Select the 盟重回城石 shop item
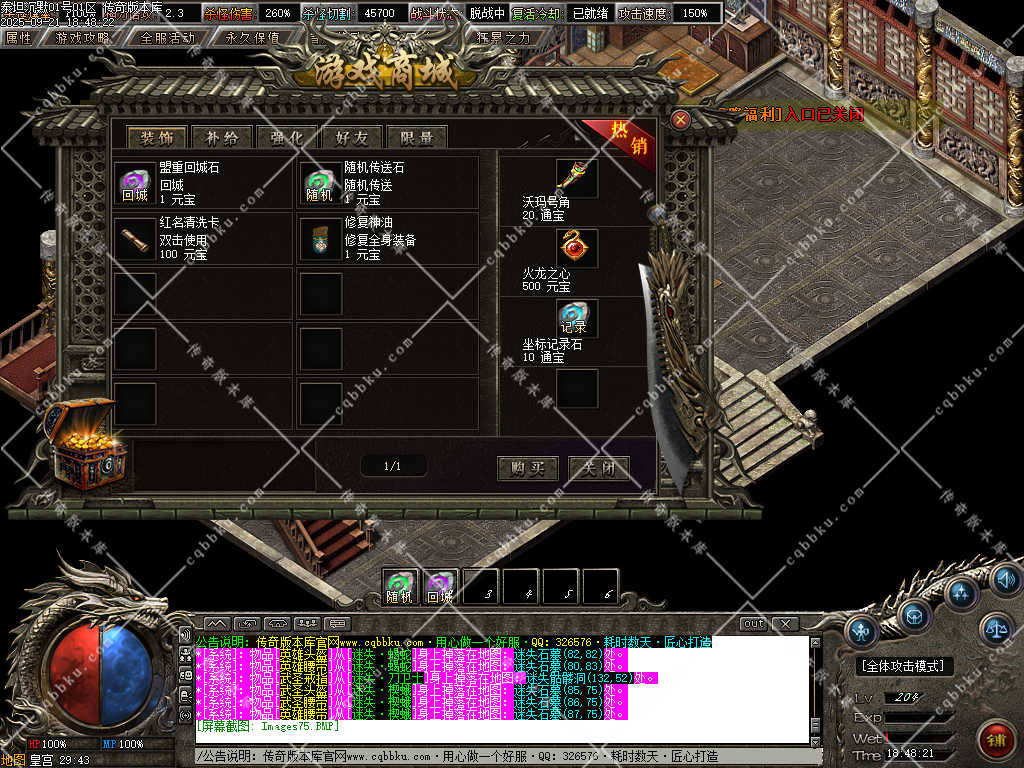The height and width of the screenshot is (768, 1024). 134,184
